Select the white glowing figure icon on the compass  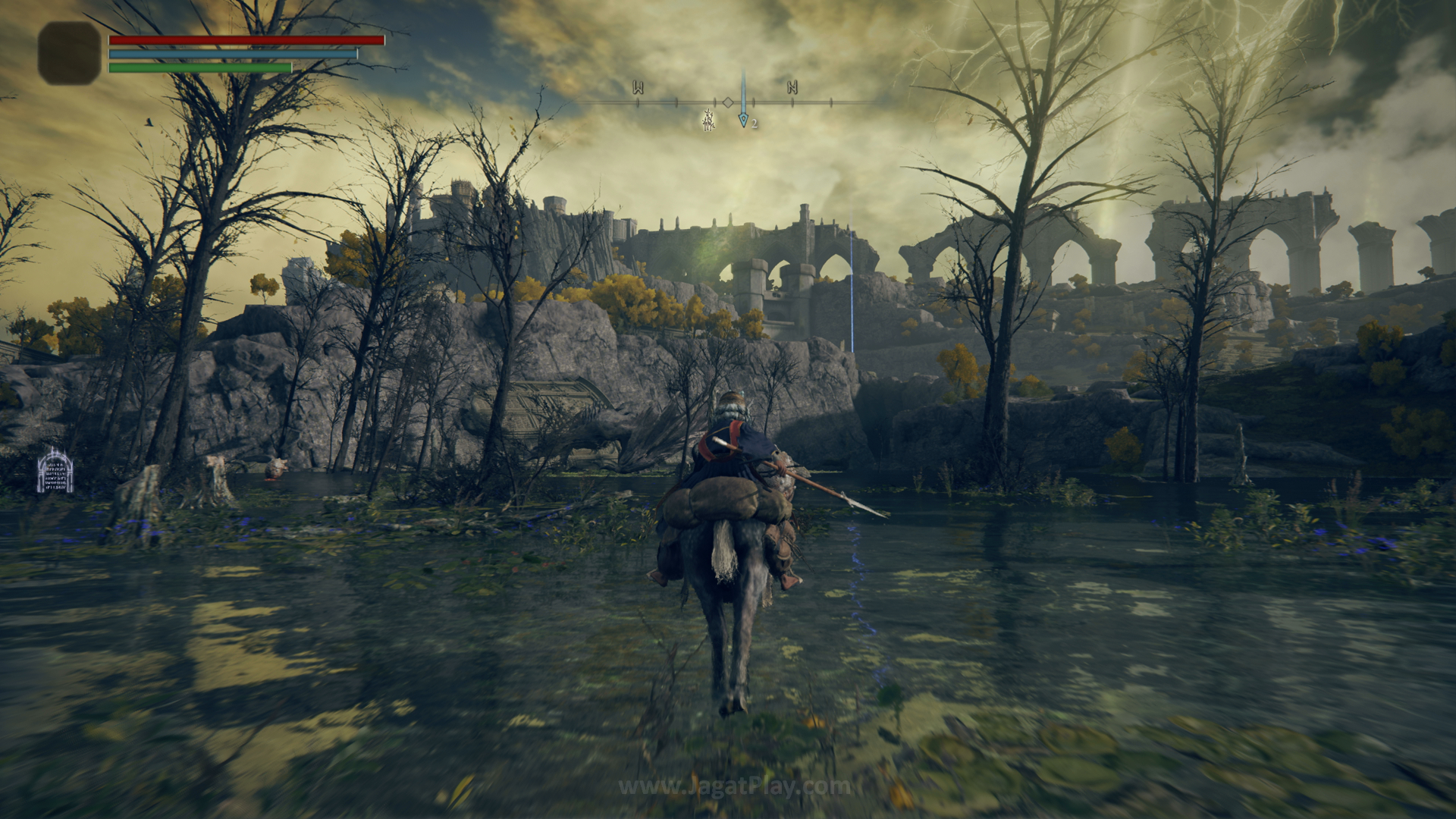point(709,120)
